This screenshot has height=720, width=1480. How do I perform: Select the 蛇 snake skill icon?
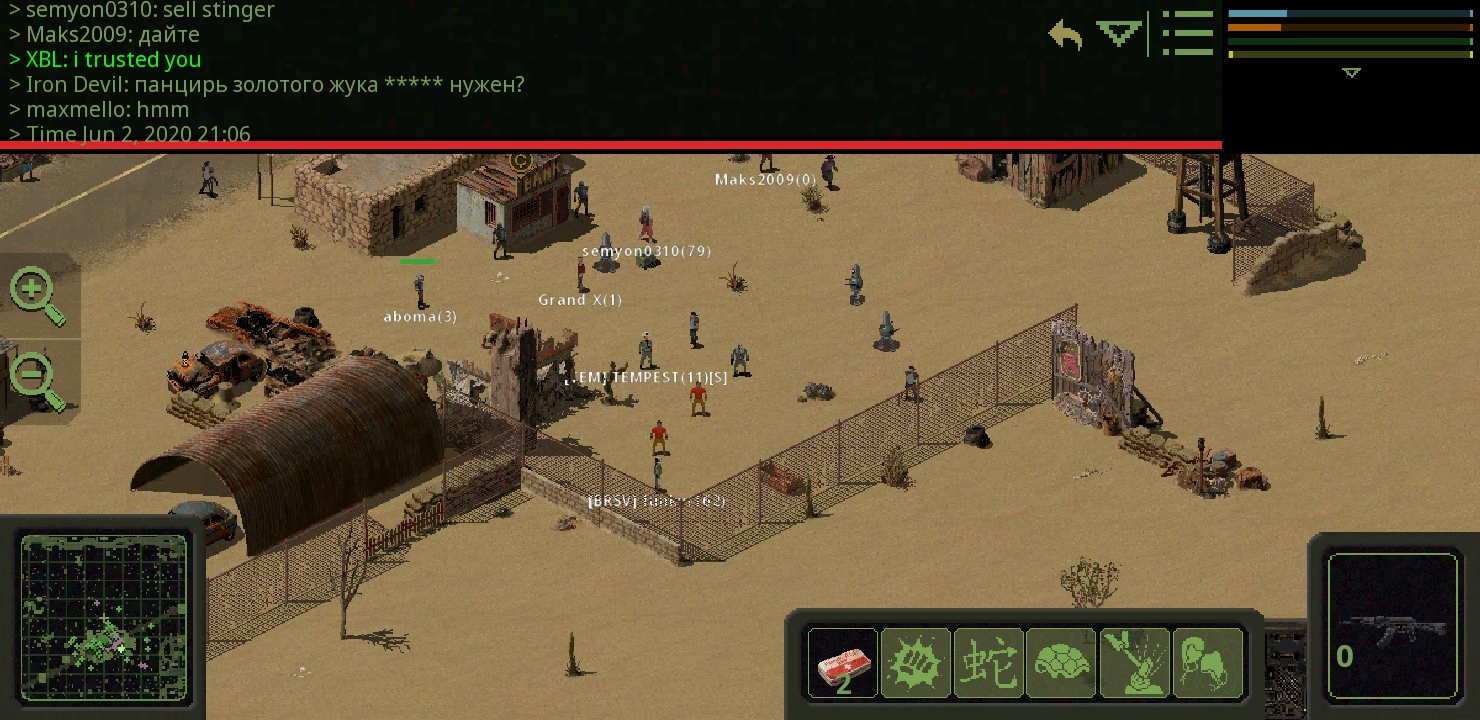pos(989,663)
